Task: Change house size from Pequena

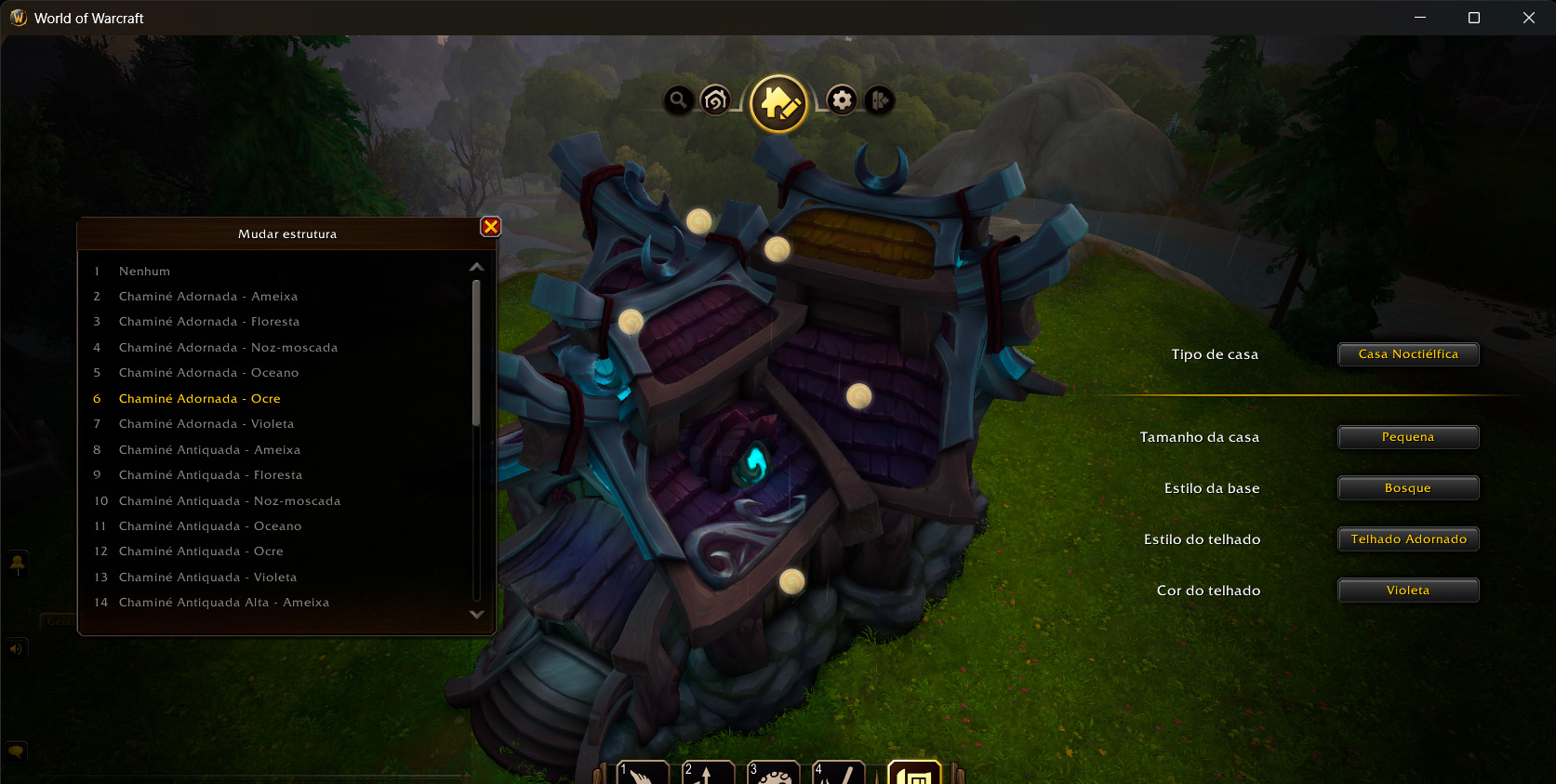Action: click(x=1407, y=437)
